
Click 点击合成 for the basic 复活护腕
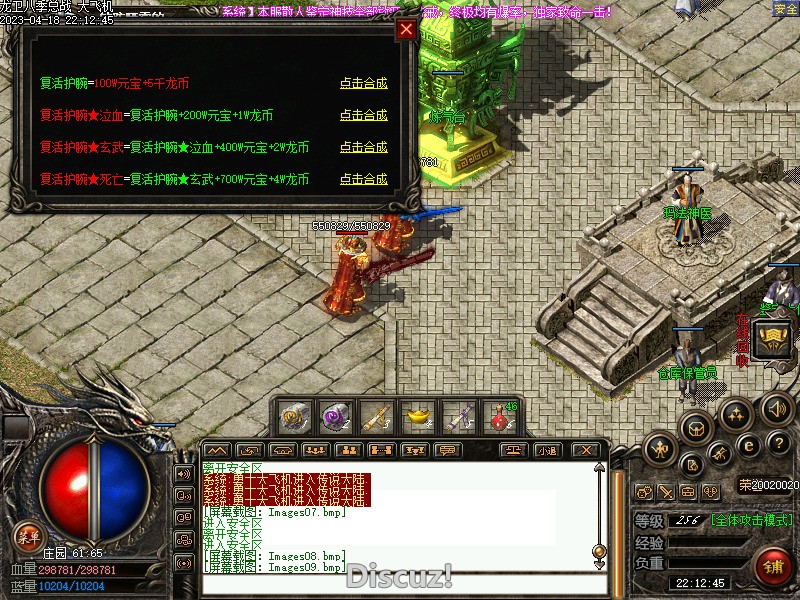363,84
